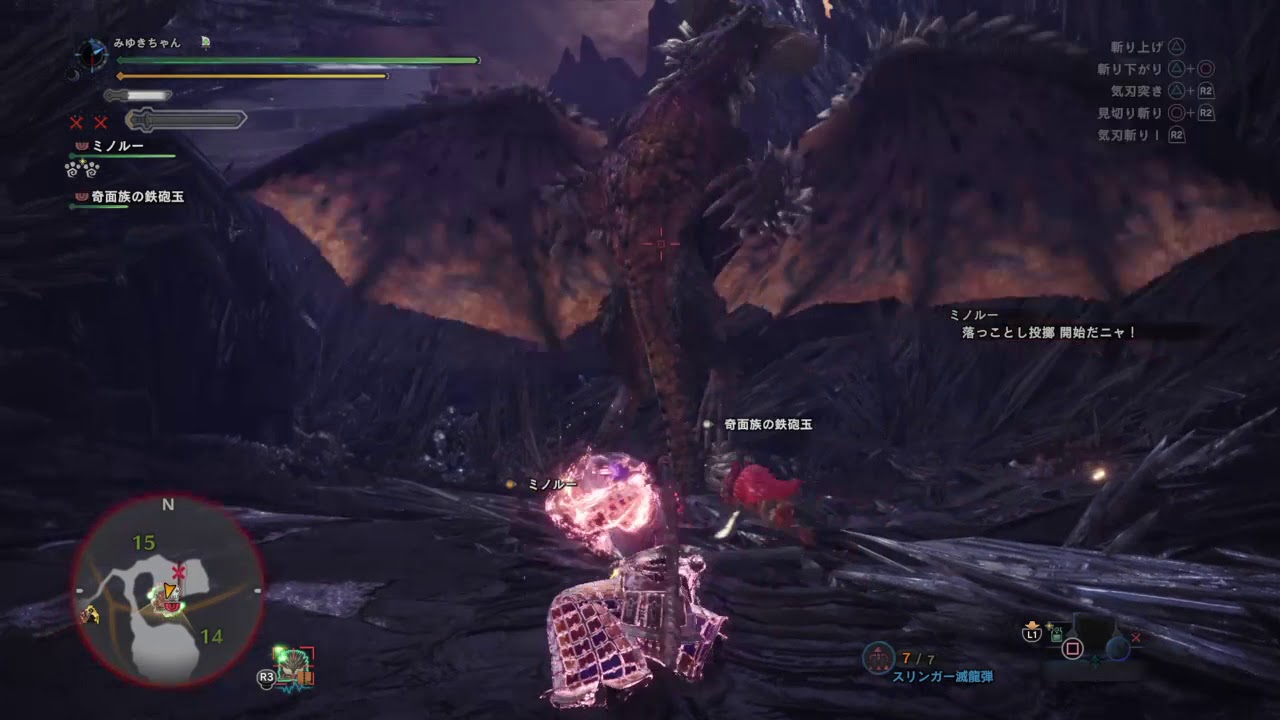Click the monster face icon beside ミノルー
This screenshot has width=1280, height=720.
81,146
